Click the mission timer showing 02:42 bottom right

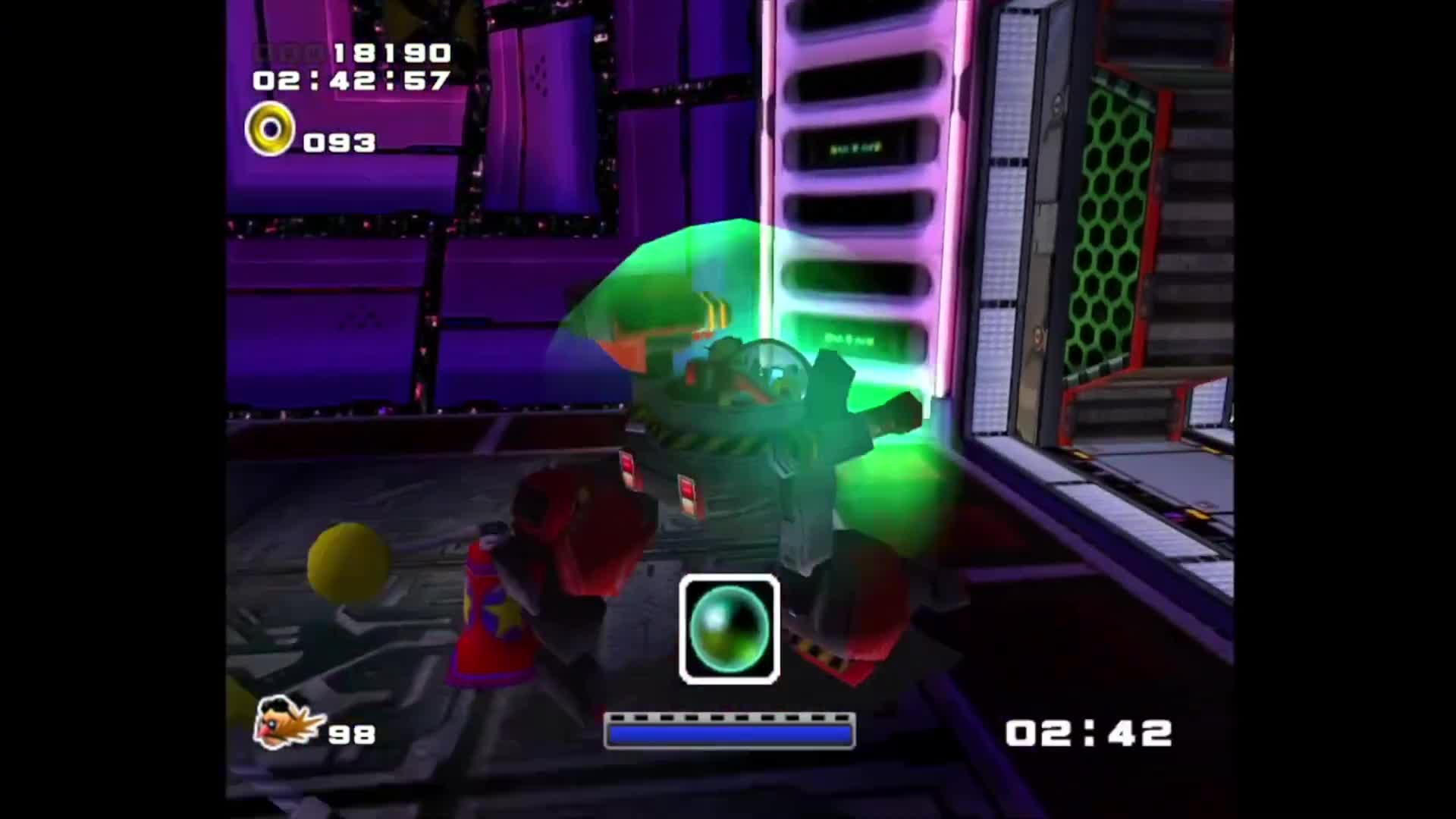(1086, 733)
